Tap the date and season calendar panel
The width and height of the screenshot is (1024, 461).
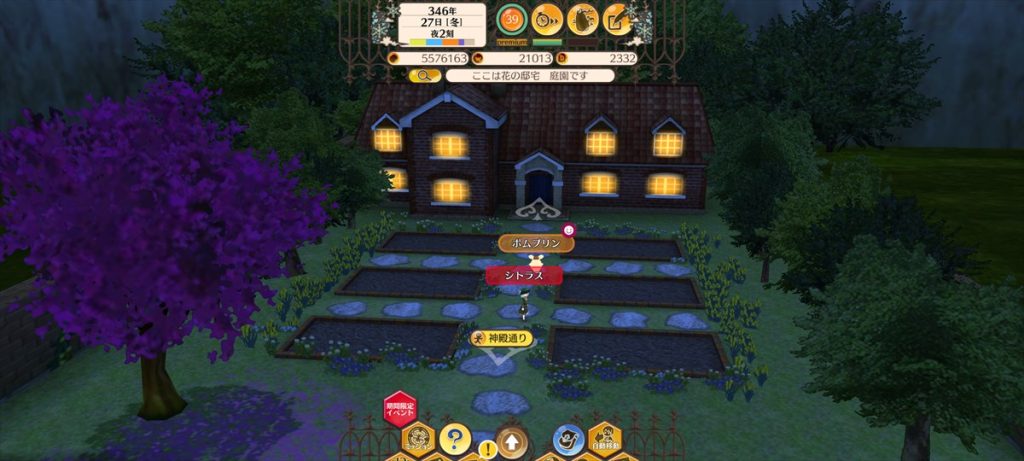tap(442, 24)
